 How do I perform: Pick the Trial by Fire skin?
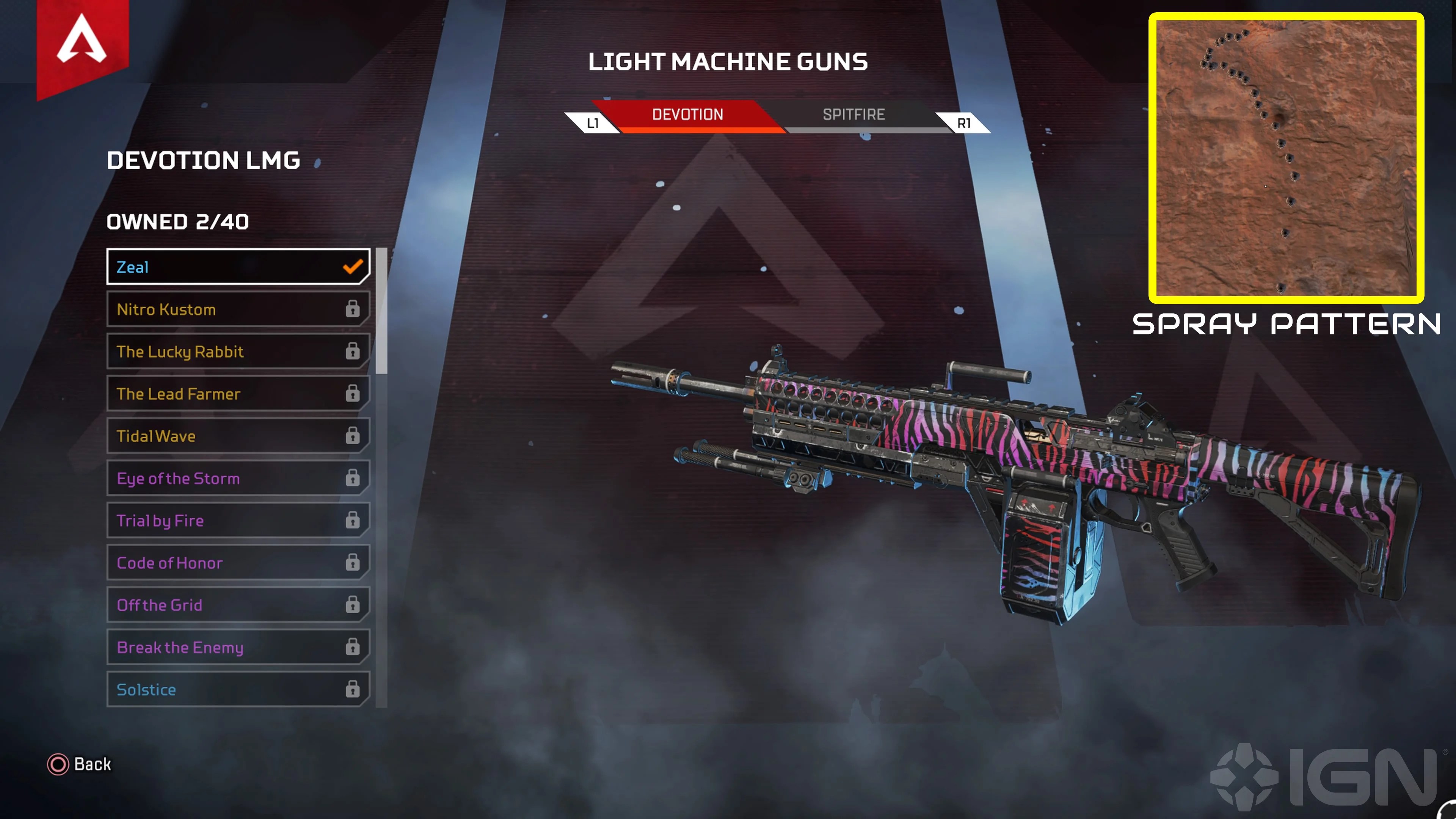[237, 521]
